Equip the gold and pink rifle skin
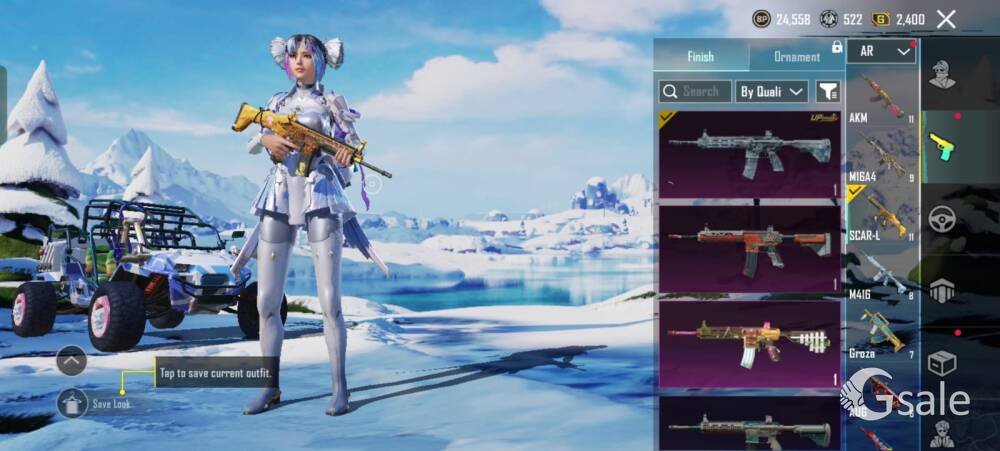The width and height of the screenshot is (1000, 451). 749,341
